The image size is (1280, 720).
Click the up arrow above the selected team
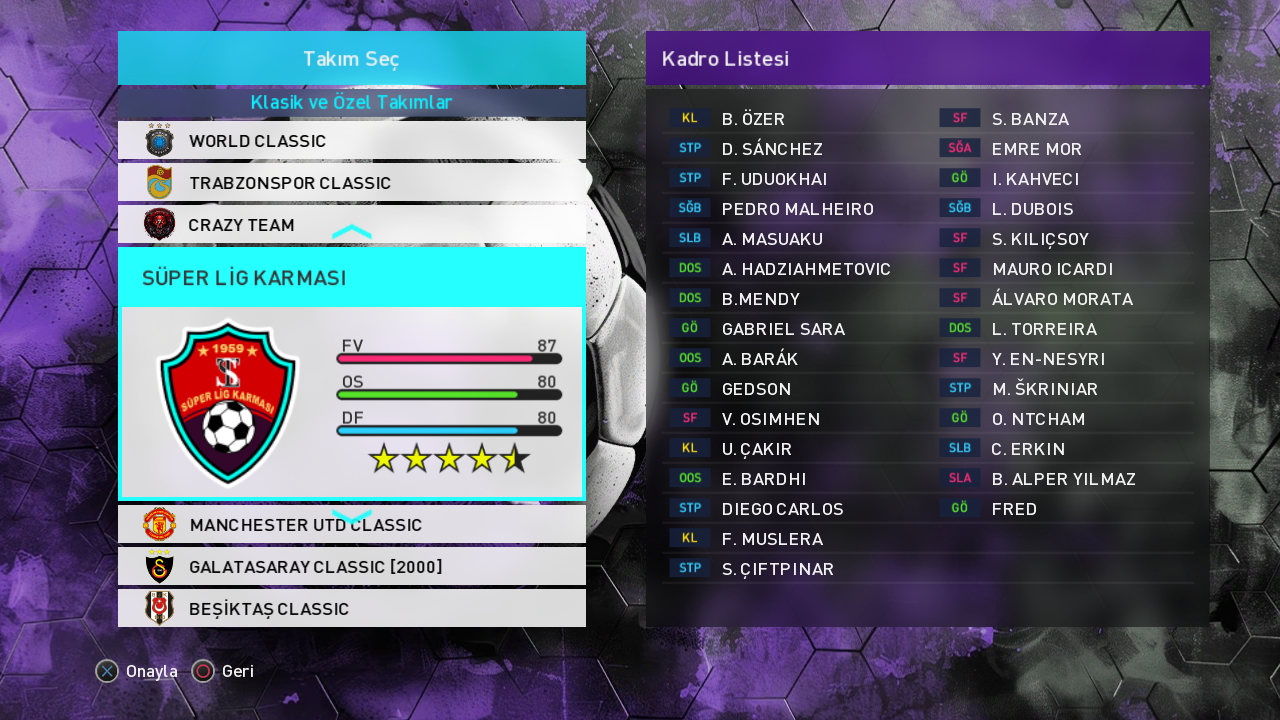[351, 232]
